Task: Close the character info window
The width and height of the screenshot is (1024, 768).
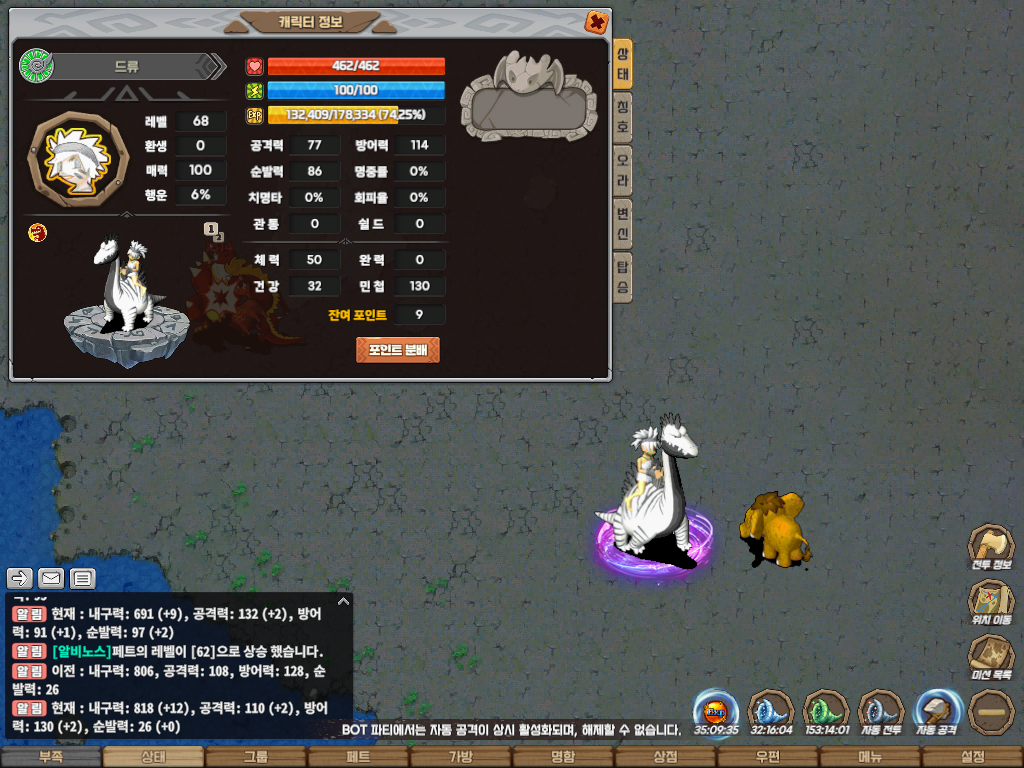Action: pyautogui.click(x=595, y=21)
